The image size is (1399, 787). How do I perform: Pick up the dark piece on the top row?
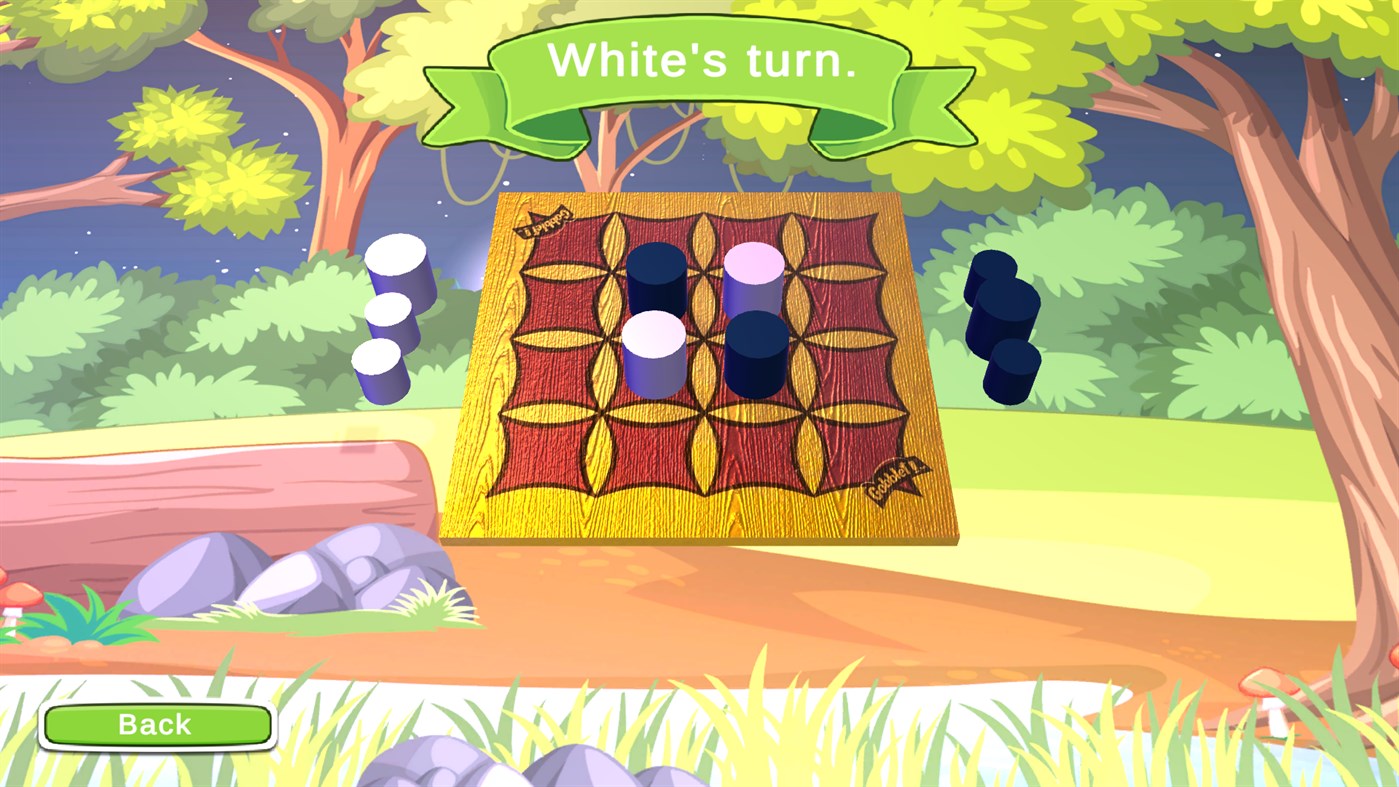click(655, 278)
